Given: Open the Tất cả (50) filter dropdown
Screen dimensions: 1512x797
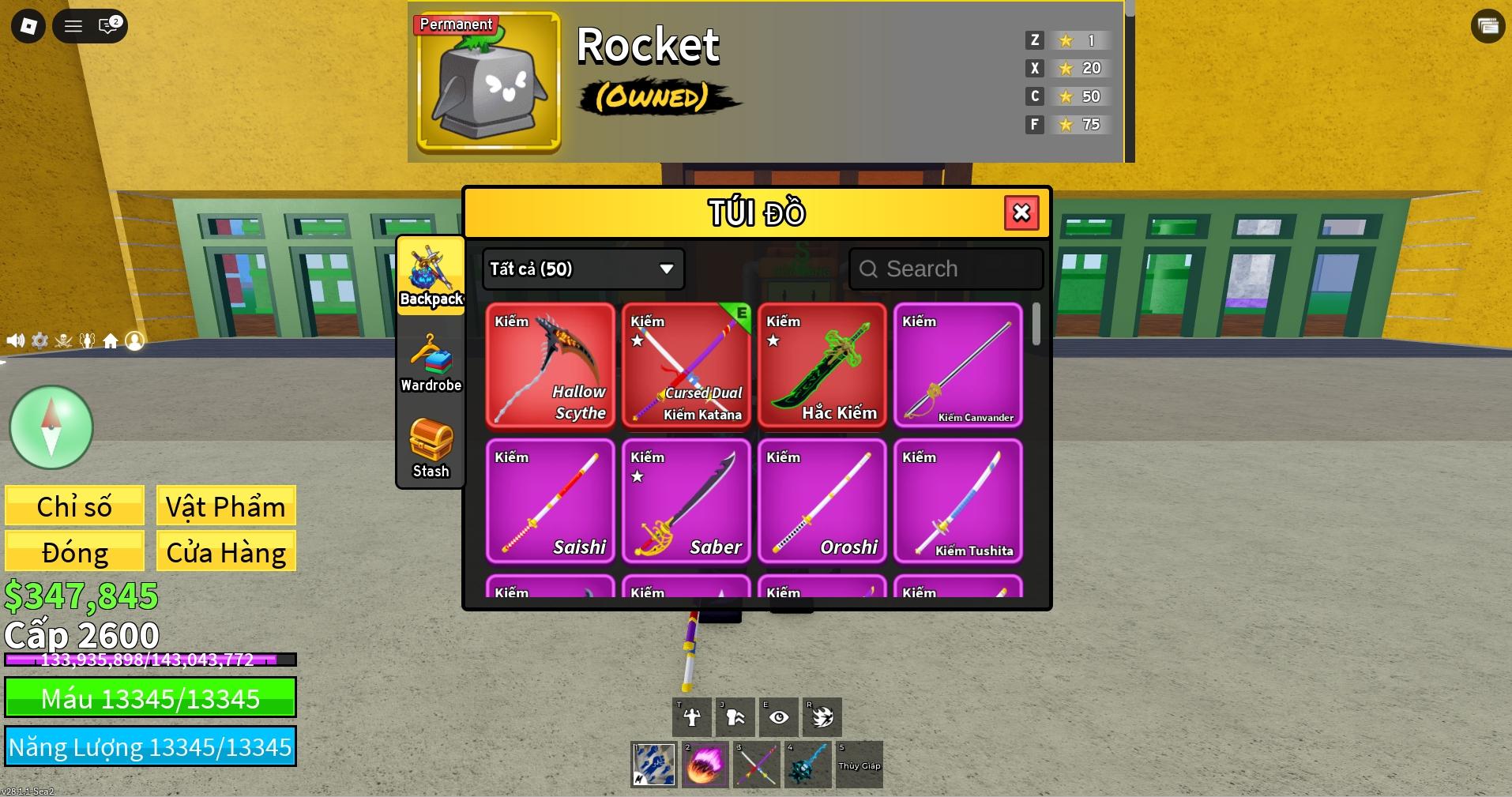Looking at the screenshot, I should click(583, 269).
